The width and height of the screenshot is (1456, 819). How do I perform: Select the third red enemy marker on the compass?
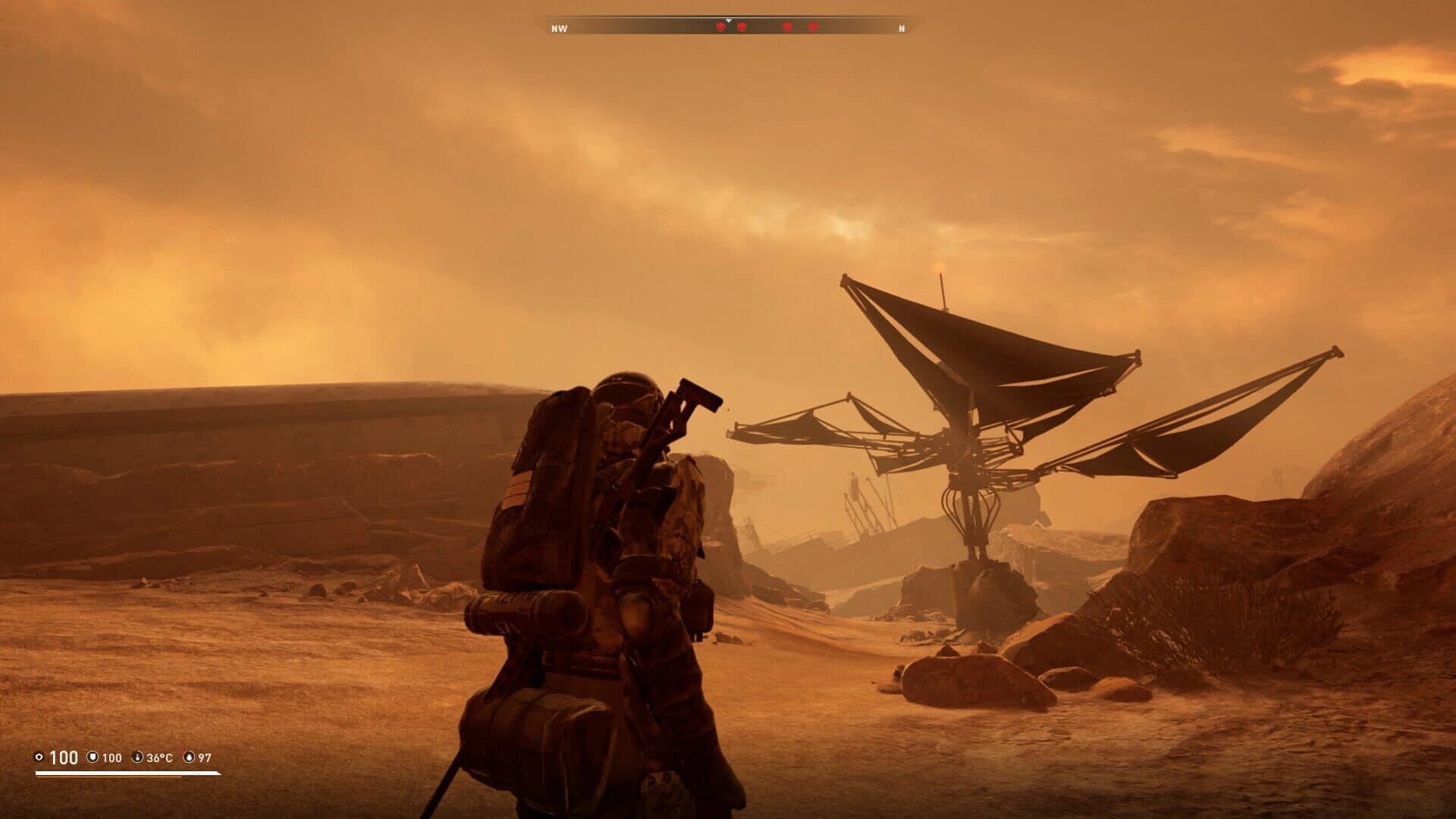pyautogui.click(x=786, y=27)
